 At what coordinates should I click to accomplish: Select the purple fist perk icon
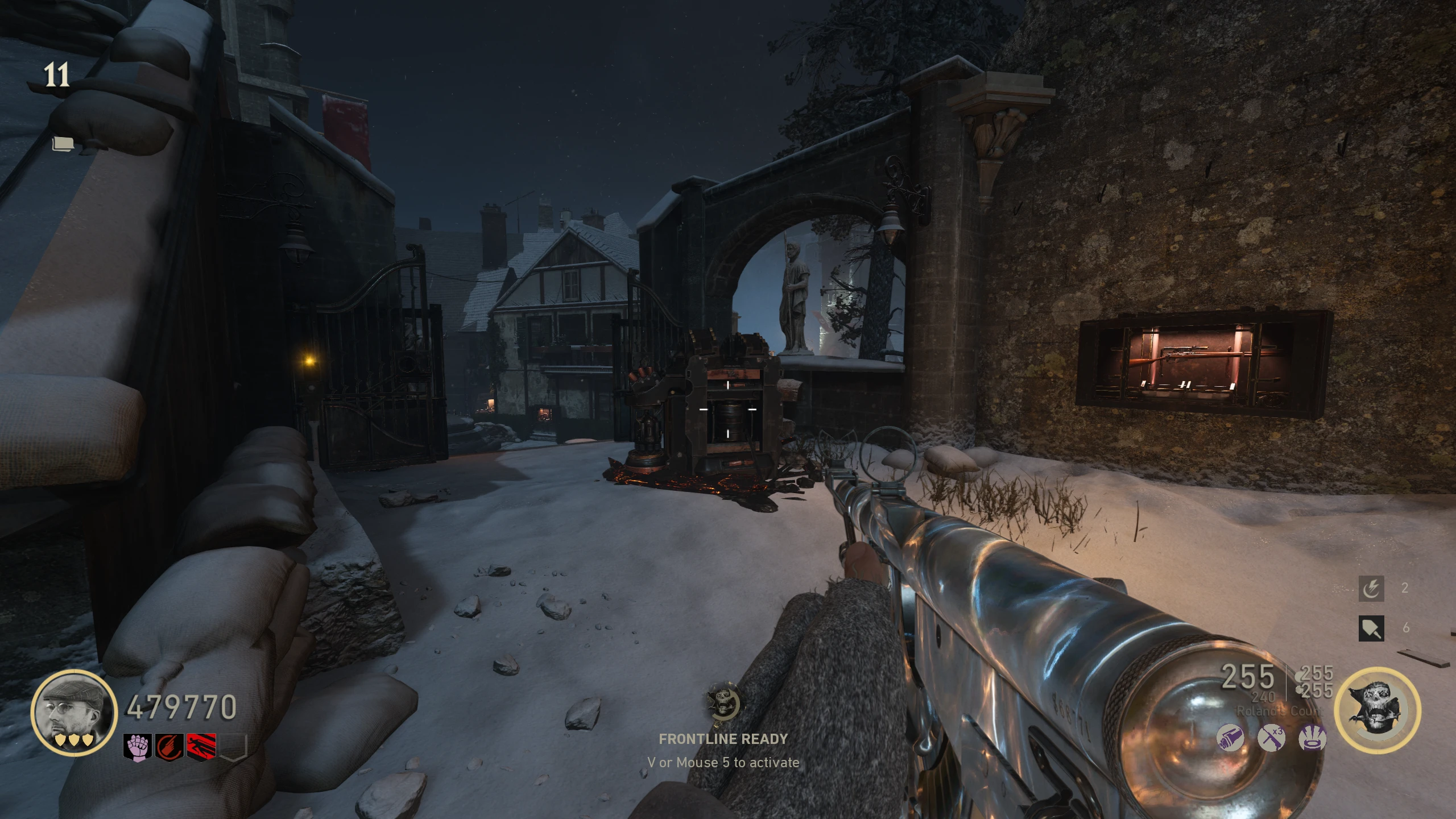pos(138,746)
